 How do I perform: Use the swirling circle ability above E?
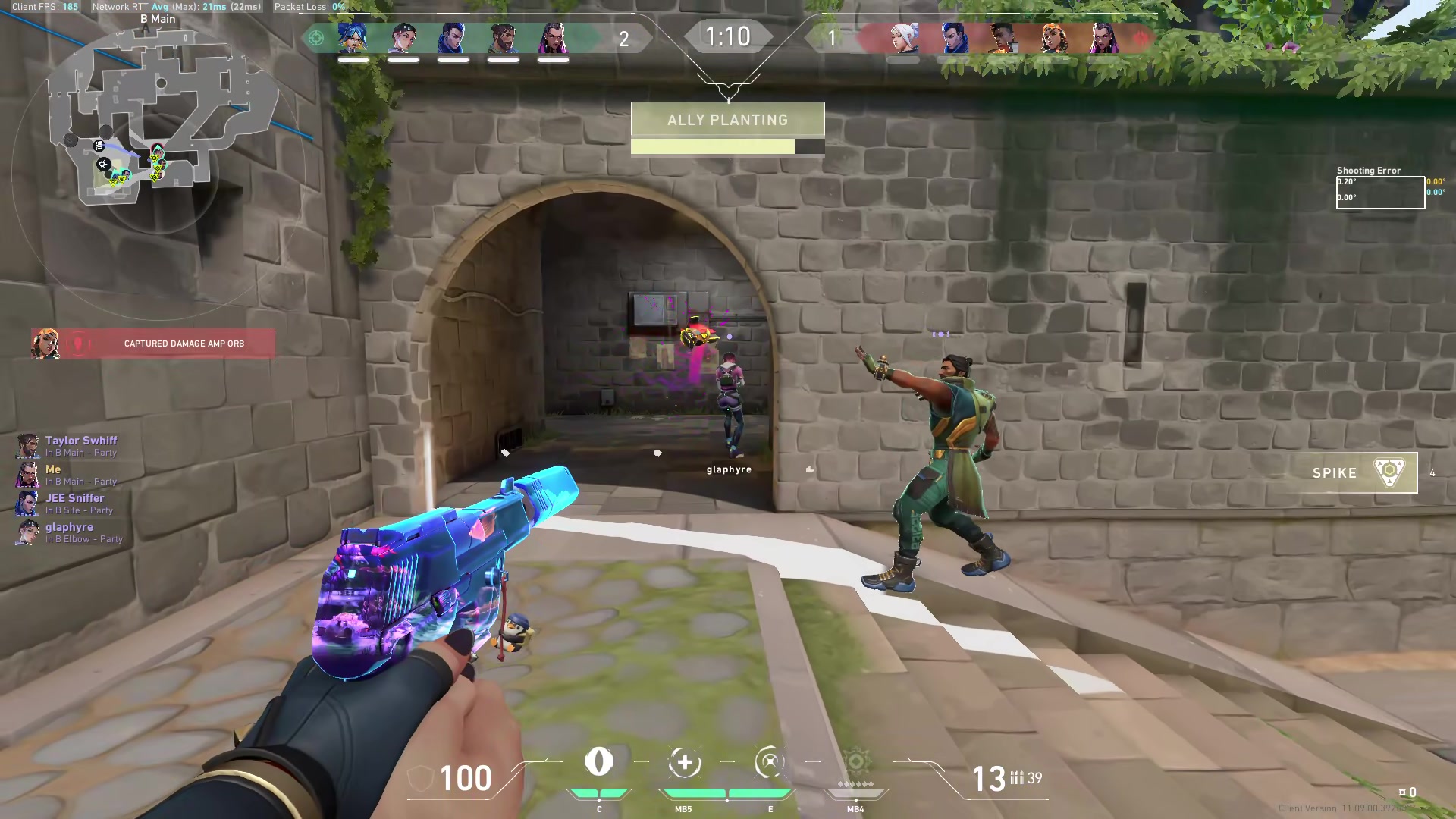[x=769, y=762]
